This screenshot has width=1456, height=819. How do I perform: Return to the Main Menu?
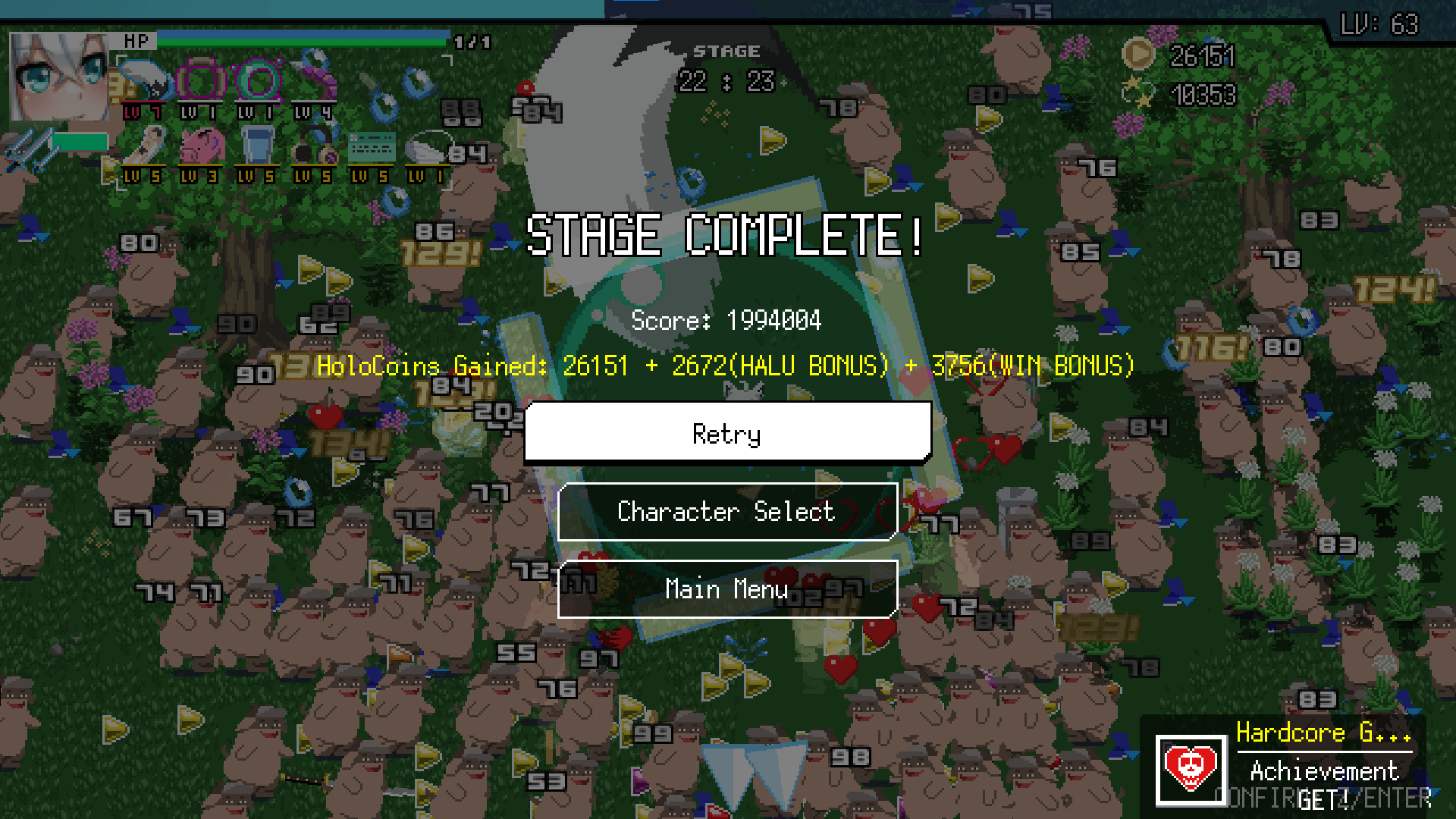(726, 589)
